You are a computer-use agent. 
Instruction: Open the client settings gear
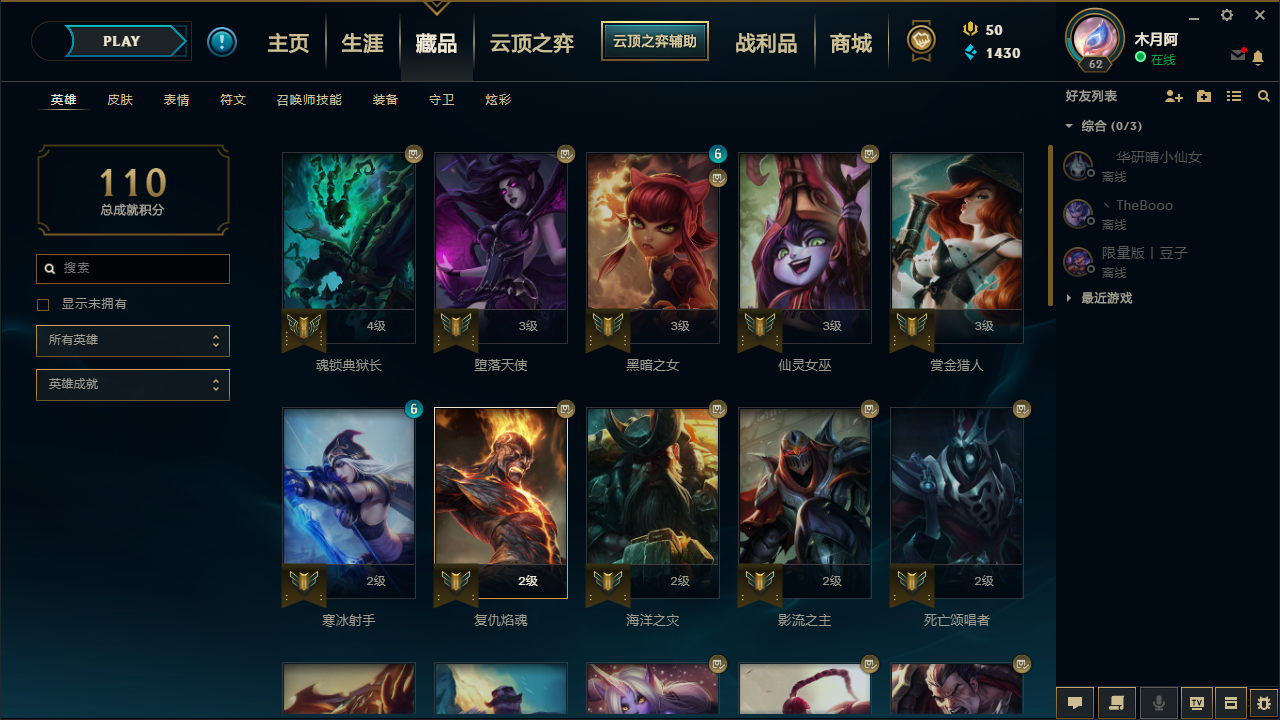(1226, 16)
